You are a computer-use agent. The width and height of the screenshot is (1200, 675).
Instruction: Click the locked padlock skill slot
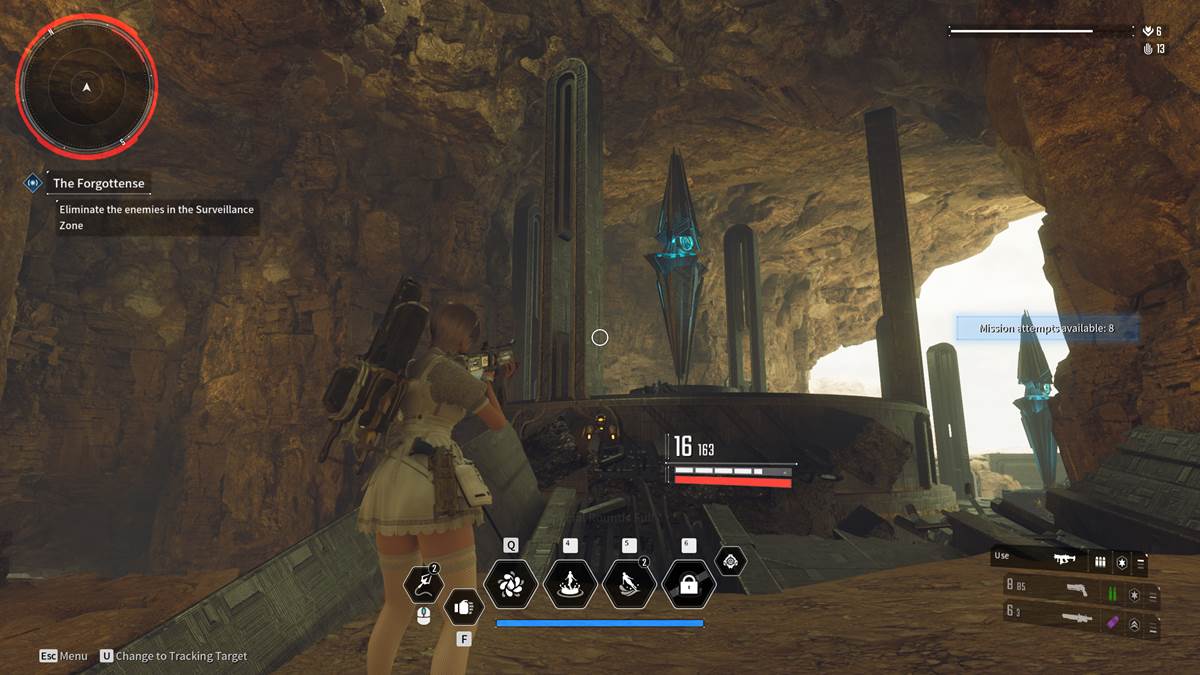point(689,584)
